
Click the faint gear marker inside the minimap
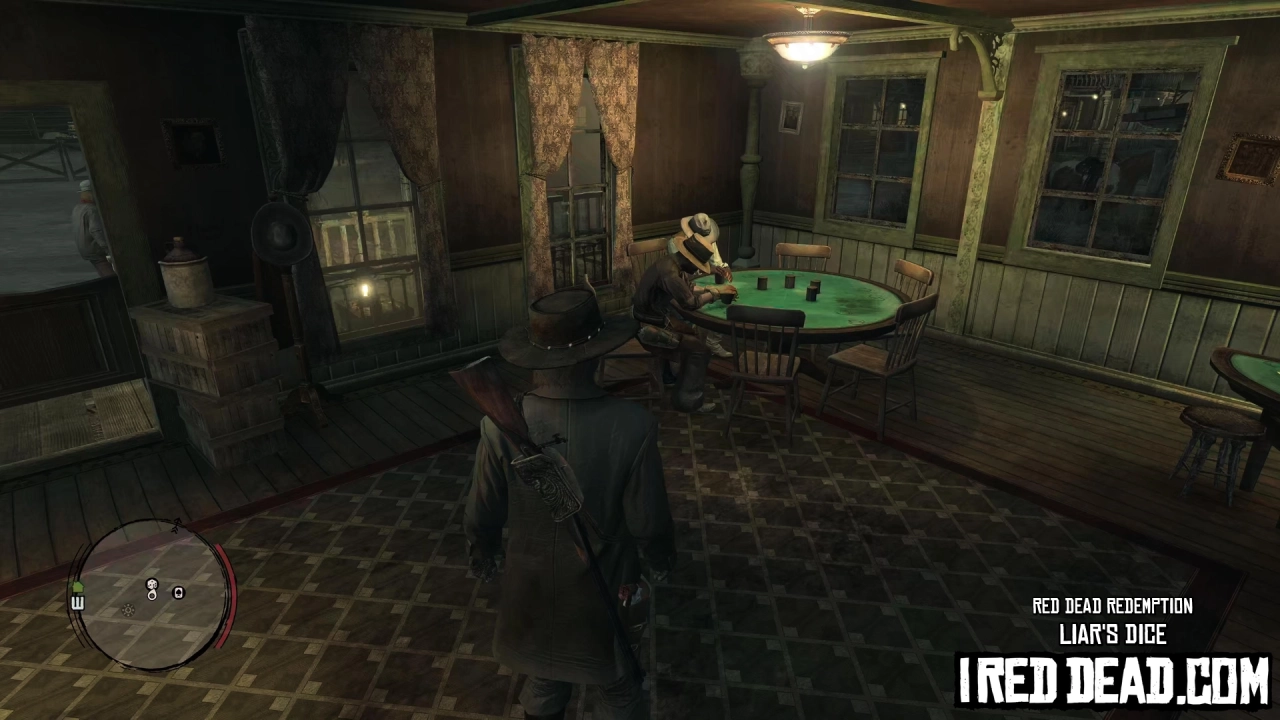pos(128,609)
